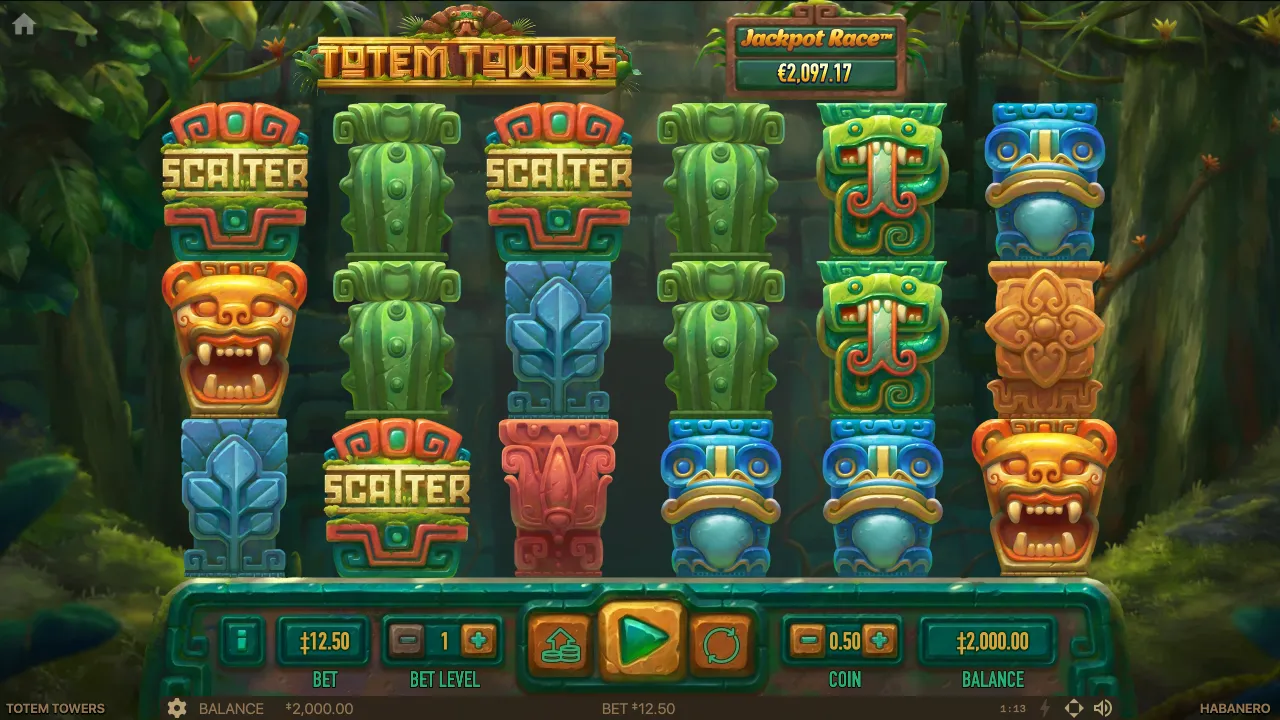Decrease Bet Level with the minus control
This screenshot has width=1280, height=720.
(x=408, y=642)
